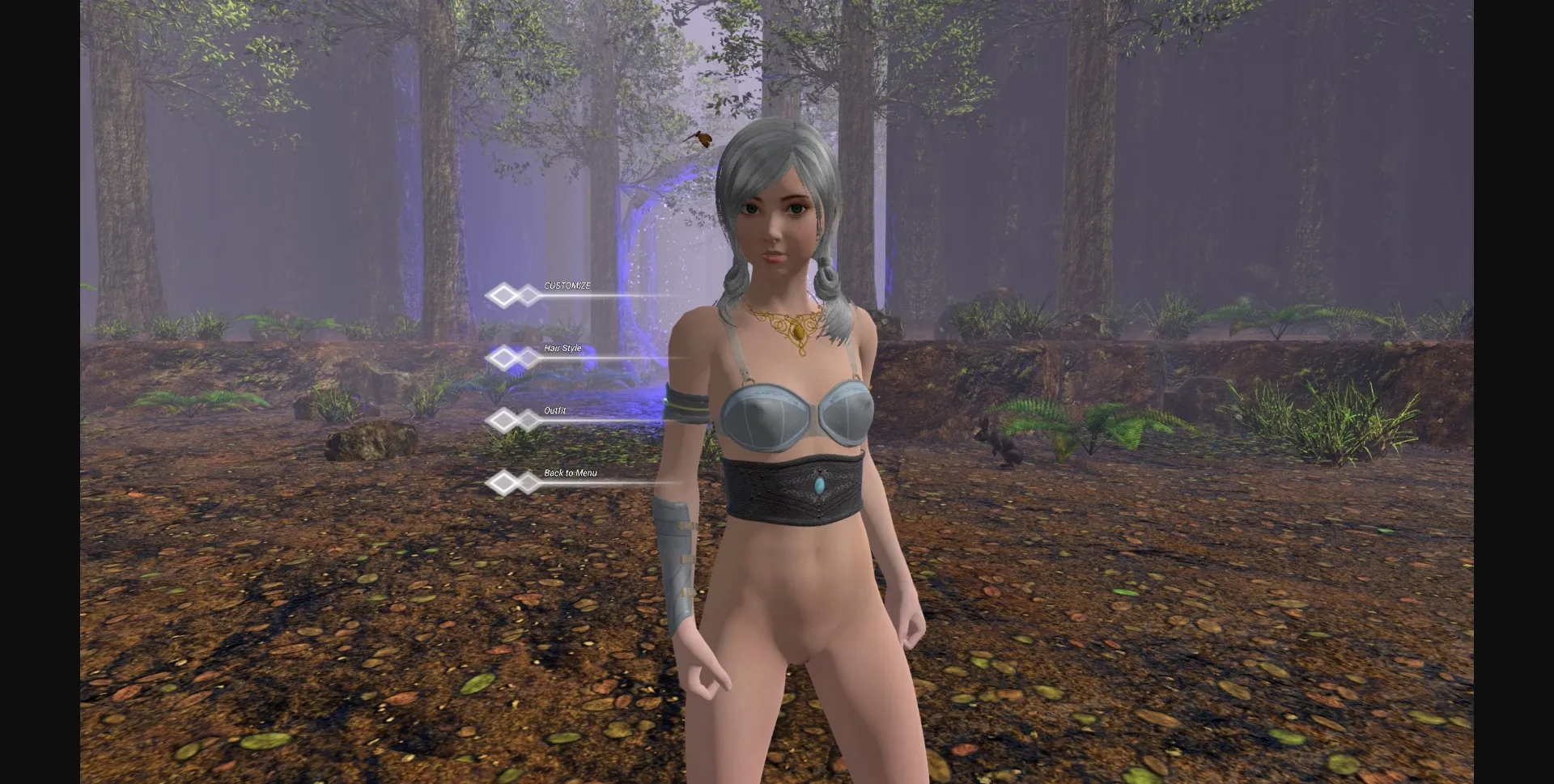The height and width of the screenshot is (784, 1554).
Task: Click the smaller inner diamond on the CUSTOMIZE row
Action: [528, 296]
